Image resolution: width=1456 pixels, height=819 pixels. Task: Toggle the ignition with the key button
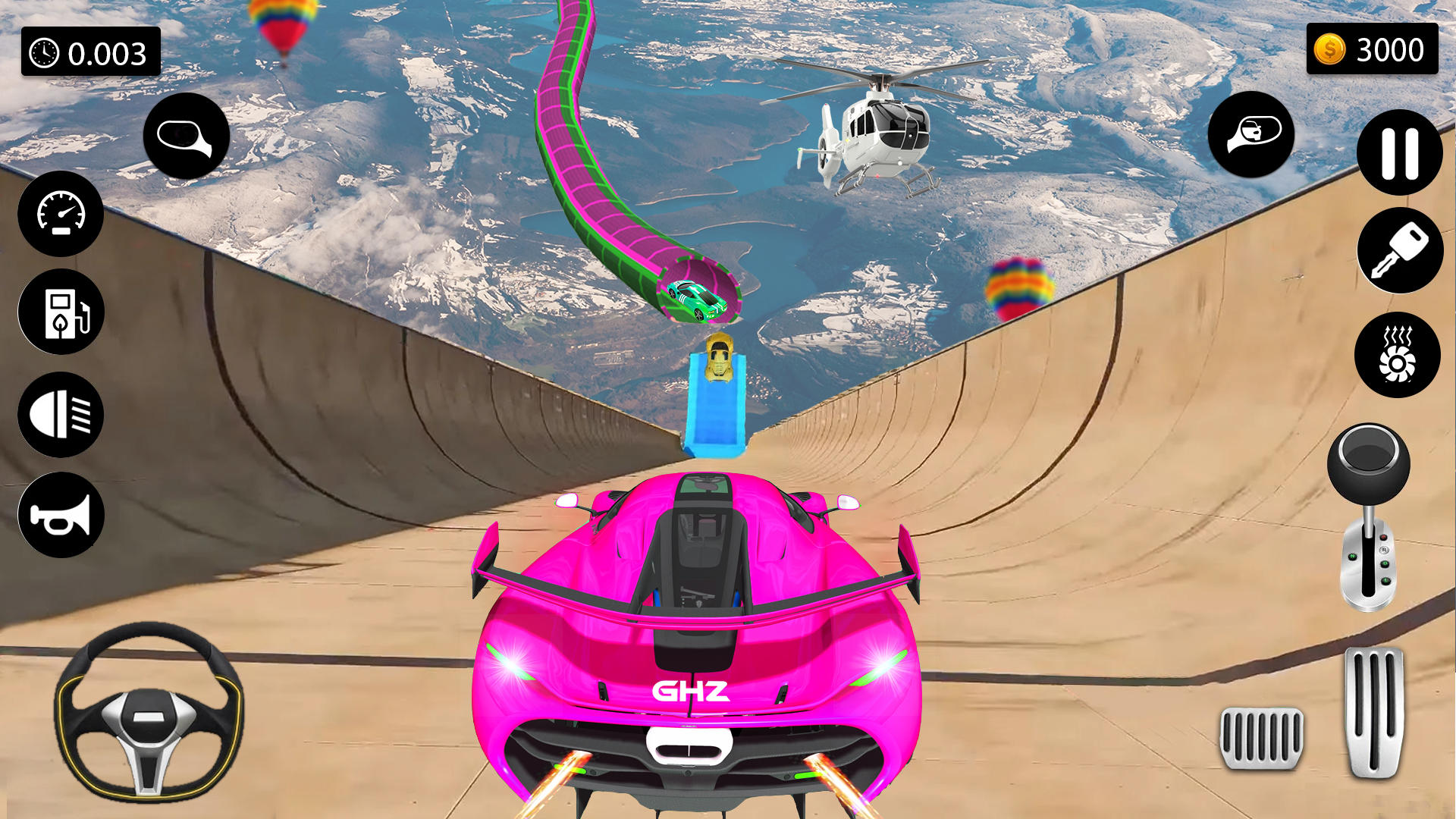tap(1399, 250)
